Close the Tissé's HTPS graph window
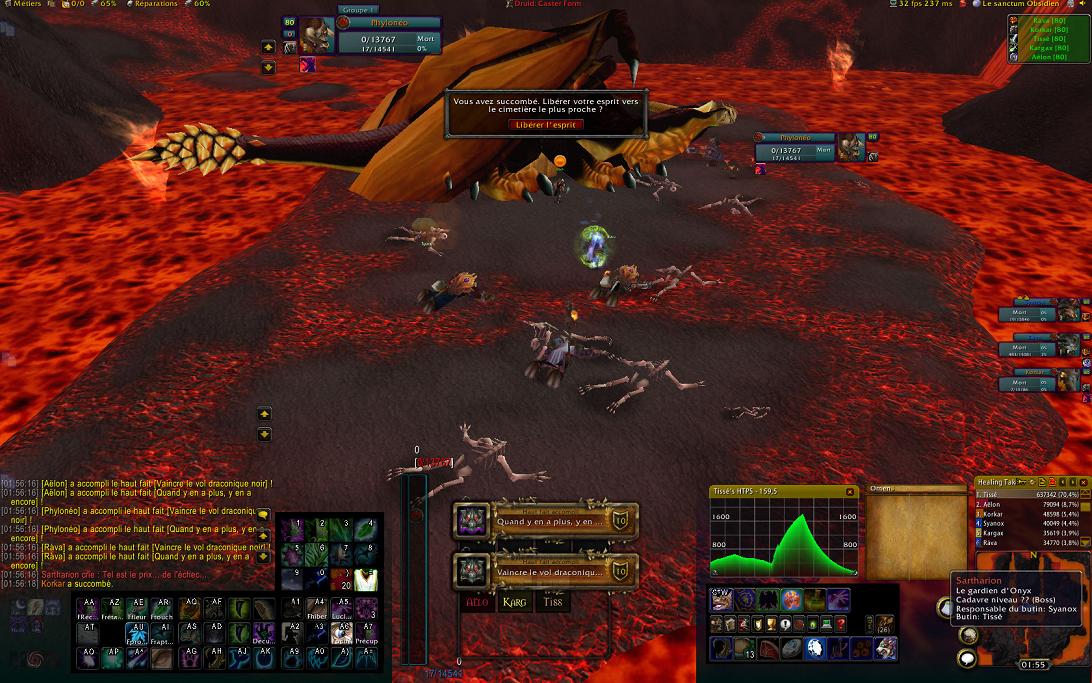 pyautogui.click(x=850, y=492)
